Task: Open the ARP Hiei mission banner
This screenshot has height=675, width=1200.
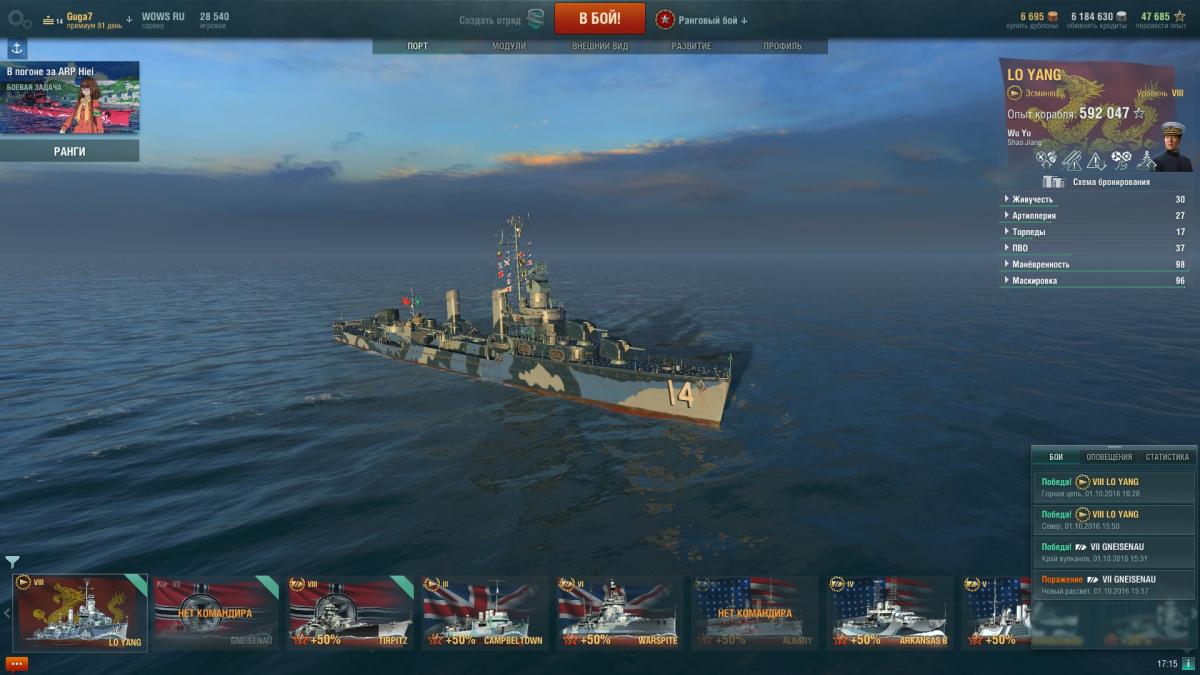Action: (x=69, y=97)
